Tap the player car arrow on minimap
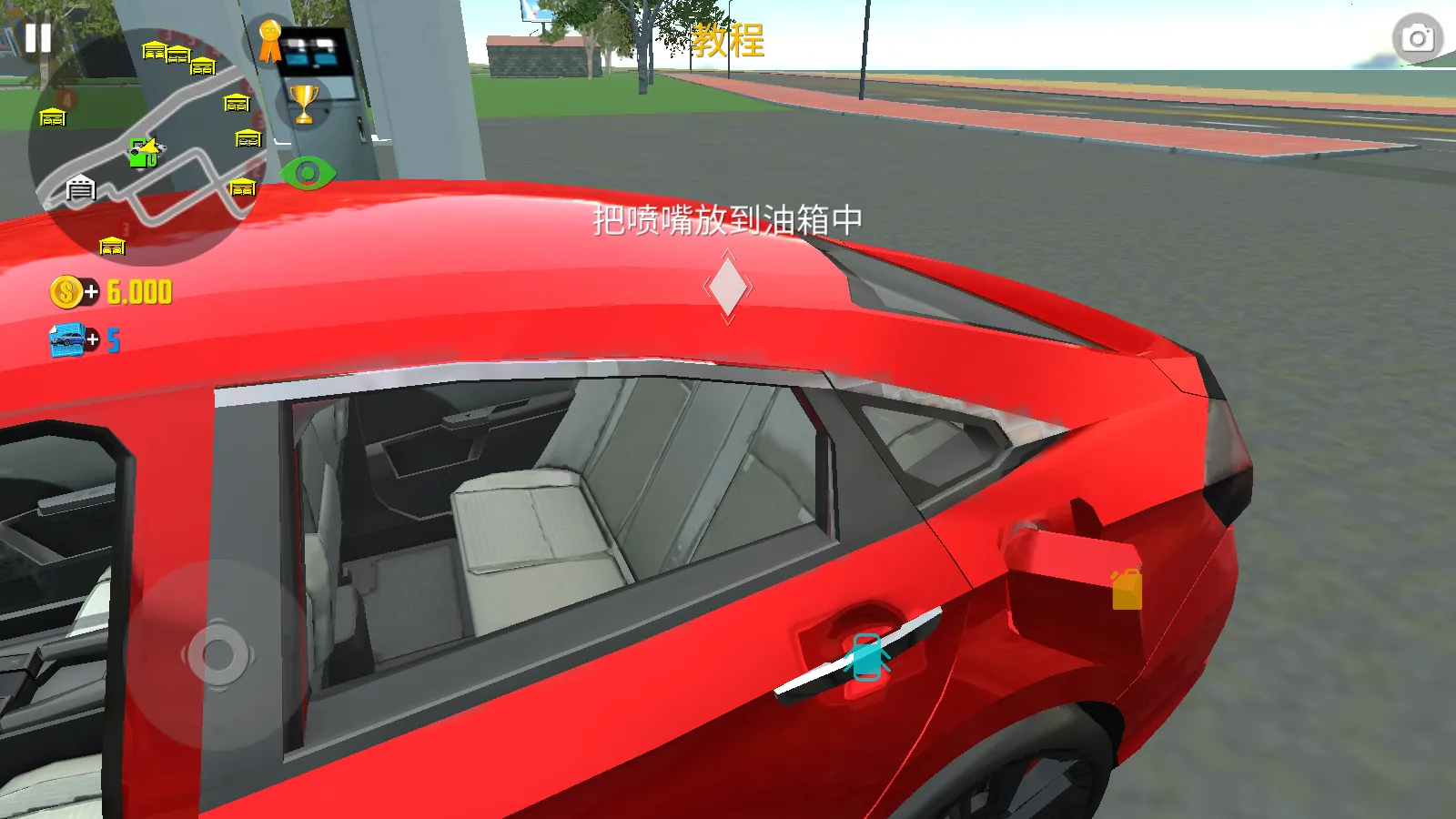This screenshot has width=1456, height=819. (x=151, y=147)
